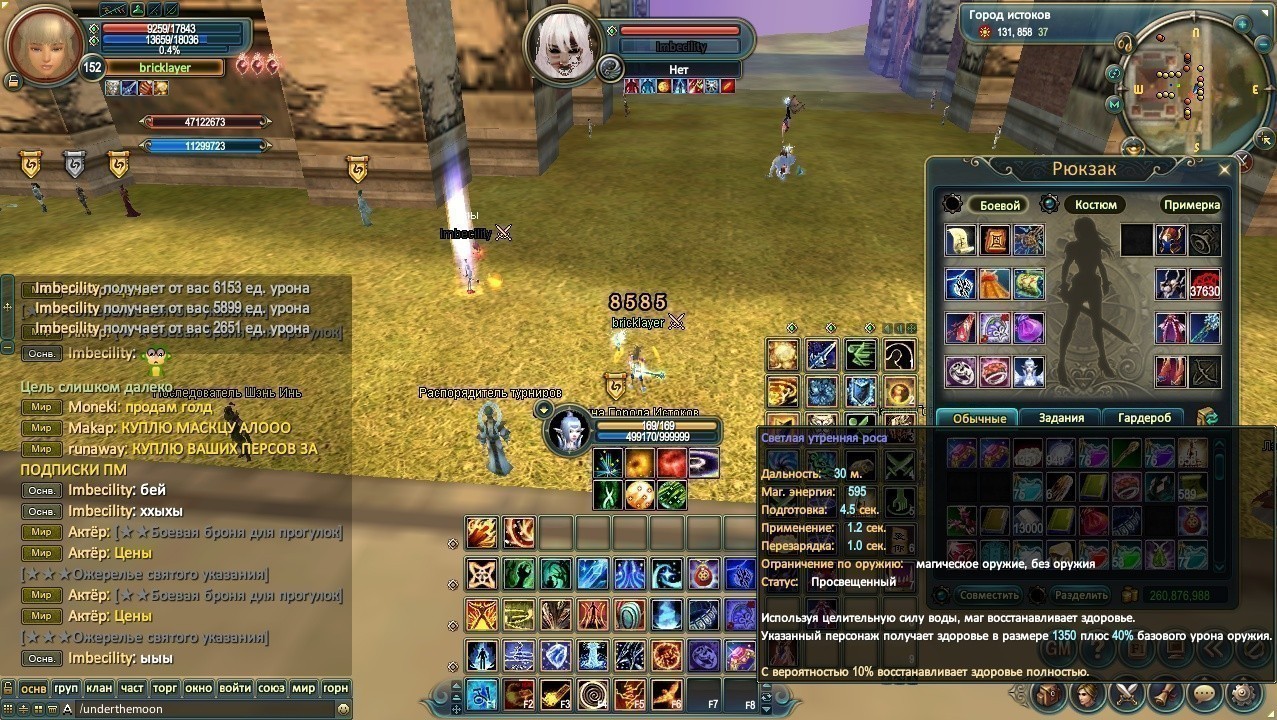1277x720 pixels.
Task: Close the Рюкзак inventory window
Action: (x=1224, y=170)
